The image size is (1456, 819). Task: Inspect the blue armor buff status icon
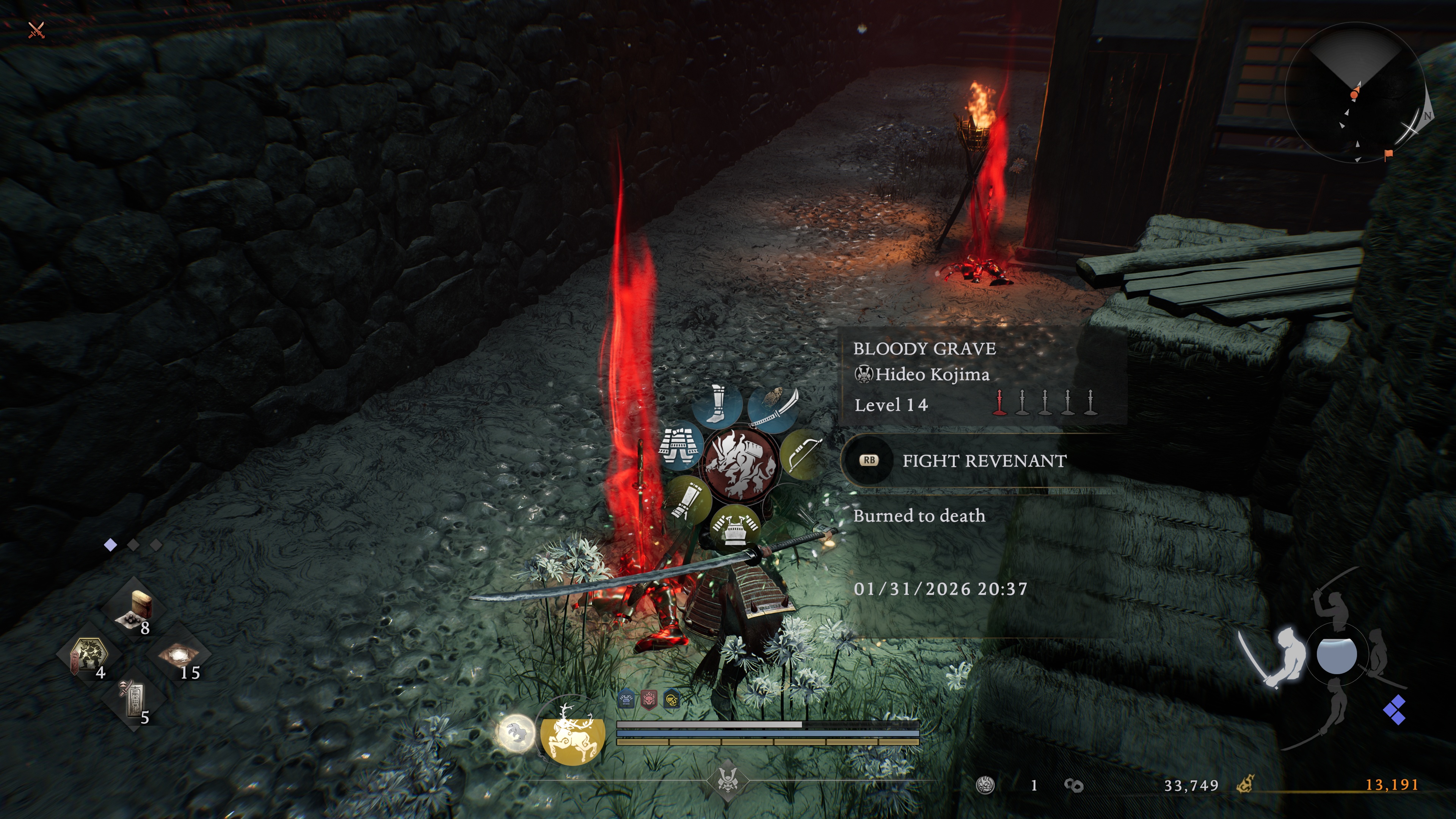click(x=626, y=700)
